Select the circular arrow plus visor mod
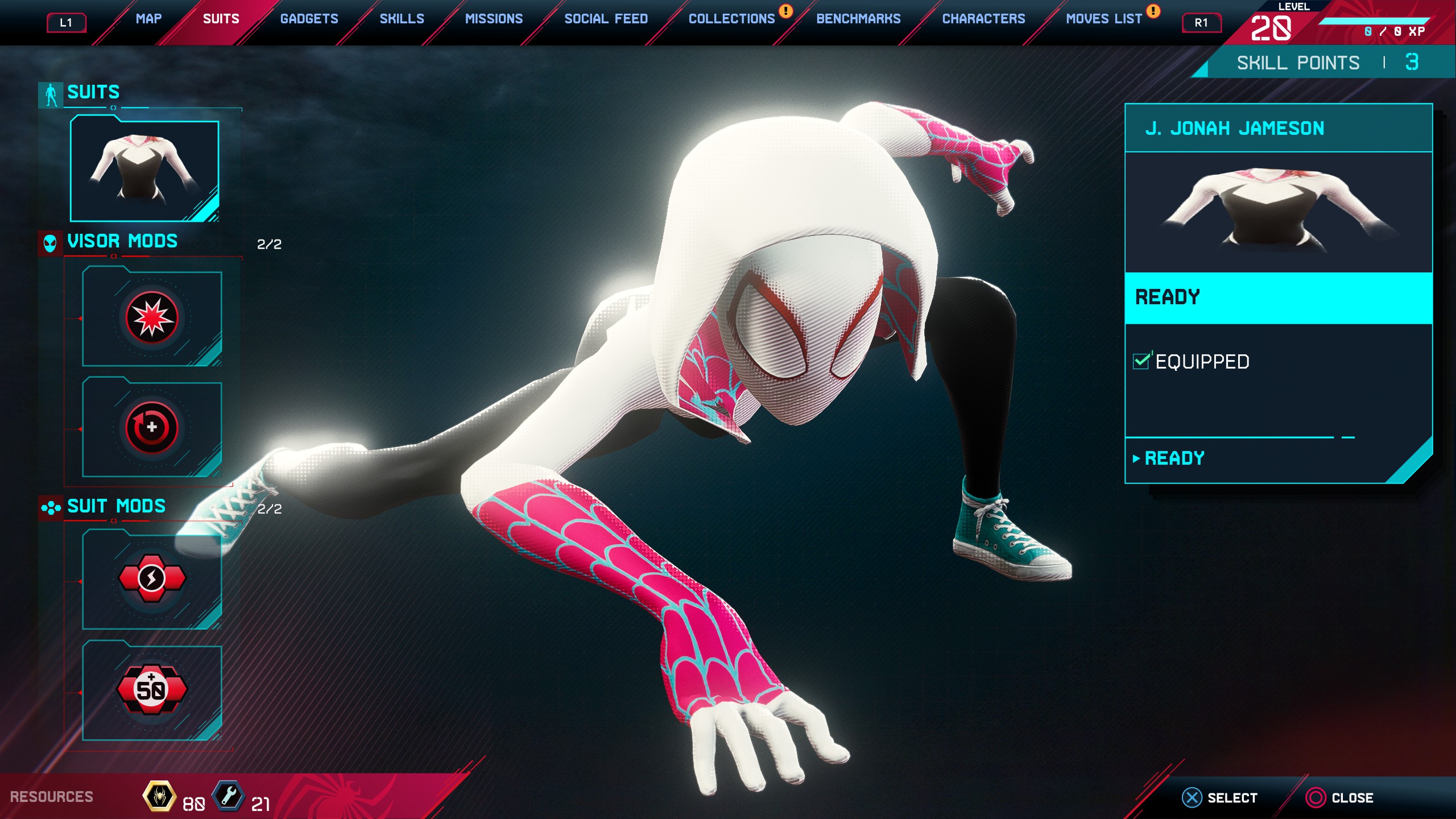 [x=152, y=428]
